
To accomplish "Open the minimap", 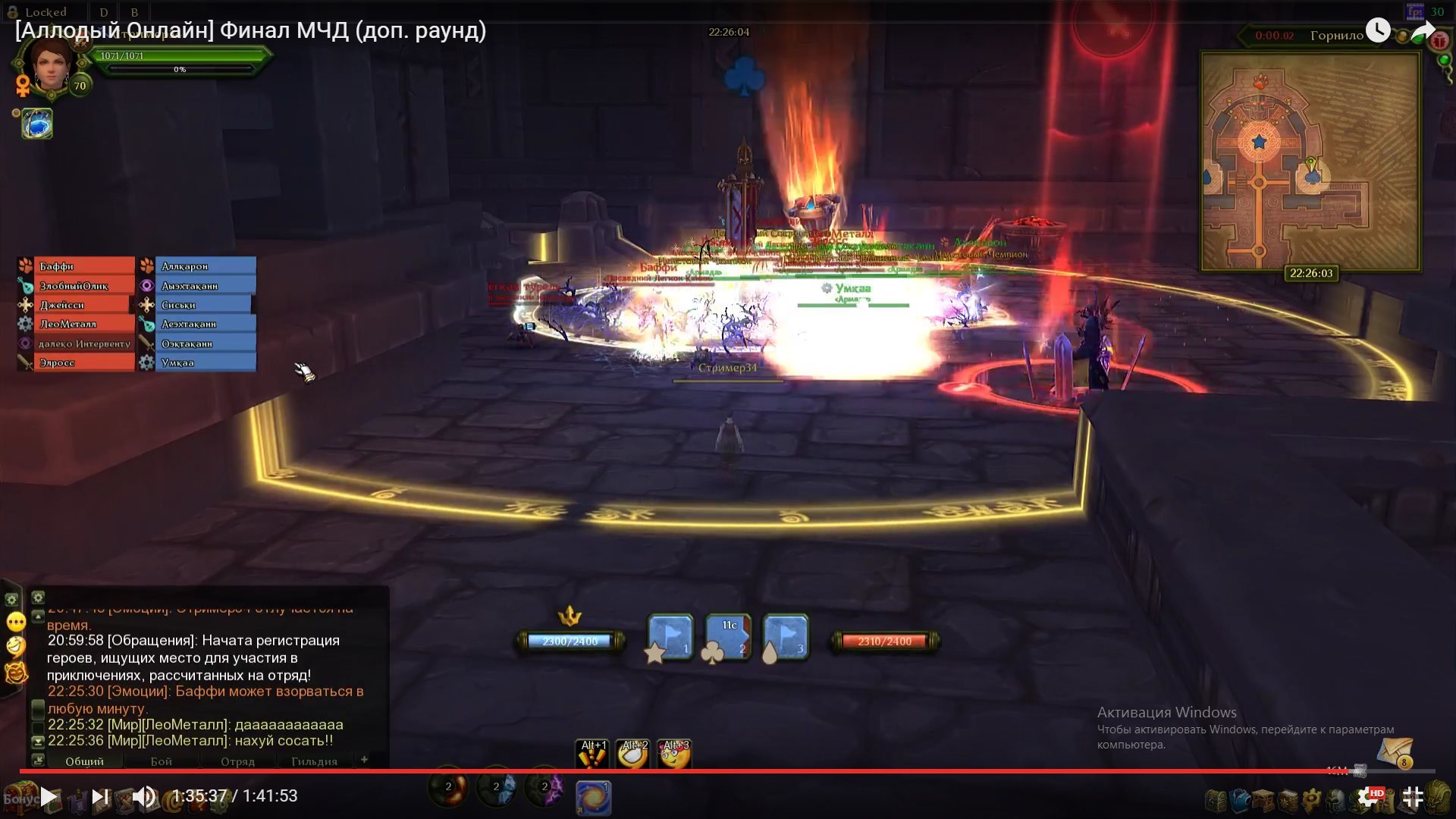I will [1310, 162].
